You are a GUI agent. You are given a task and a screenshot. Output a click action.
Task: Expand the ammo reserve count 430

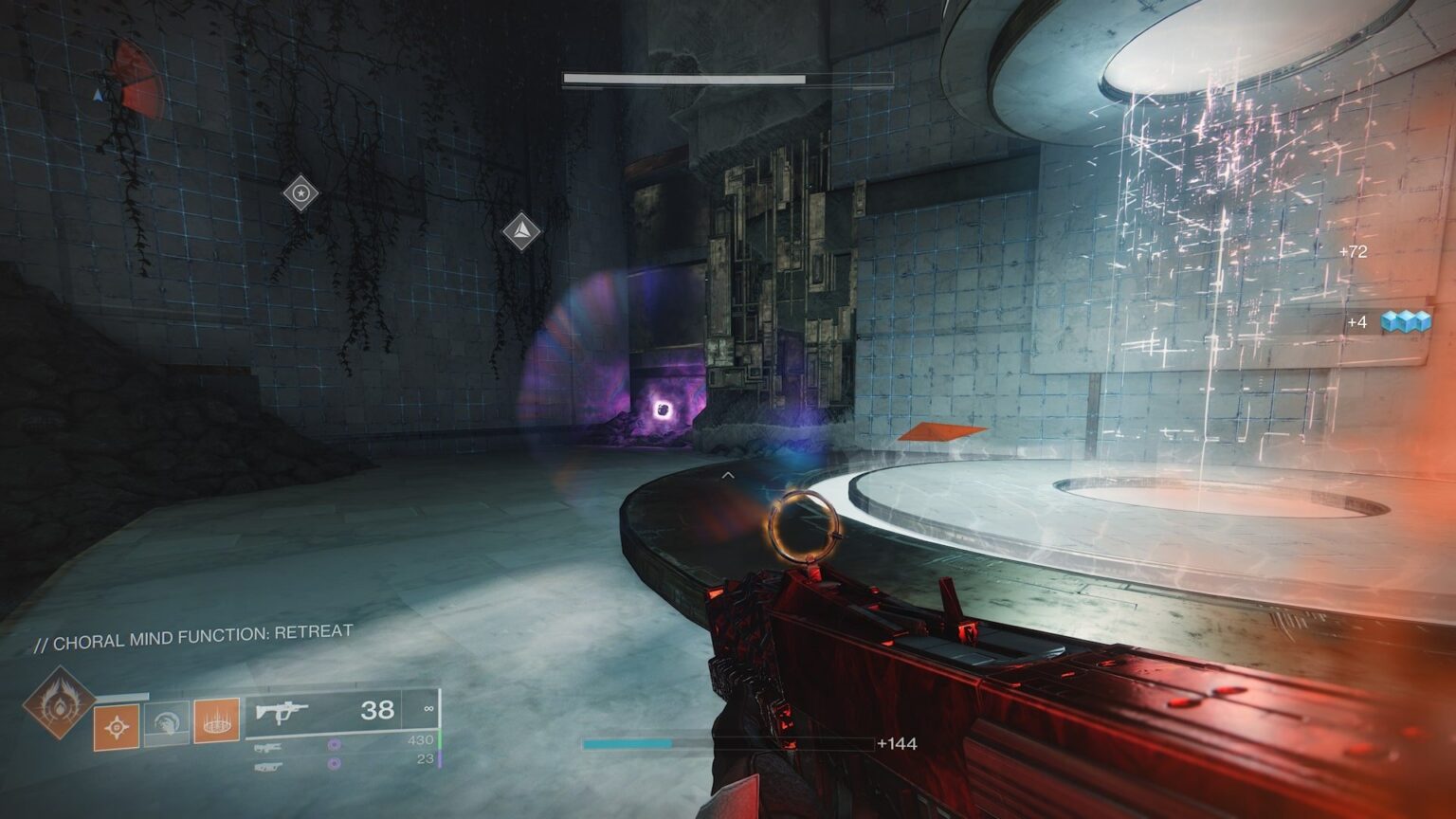point(421,741)
